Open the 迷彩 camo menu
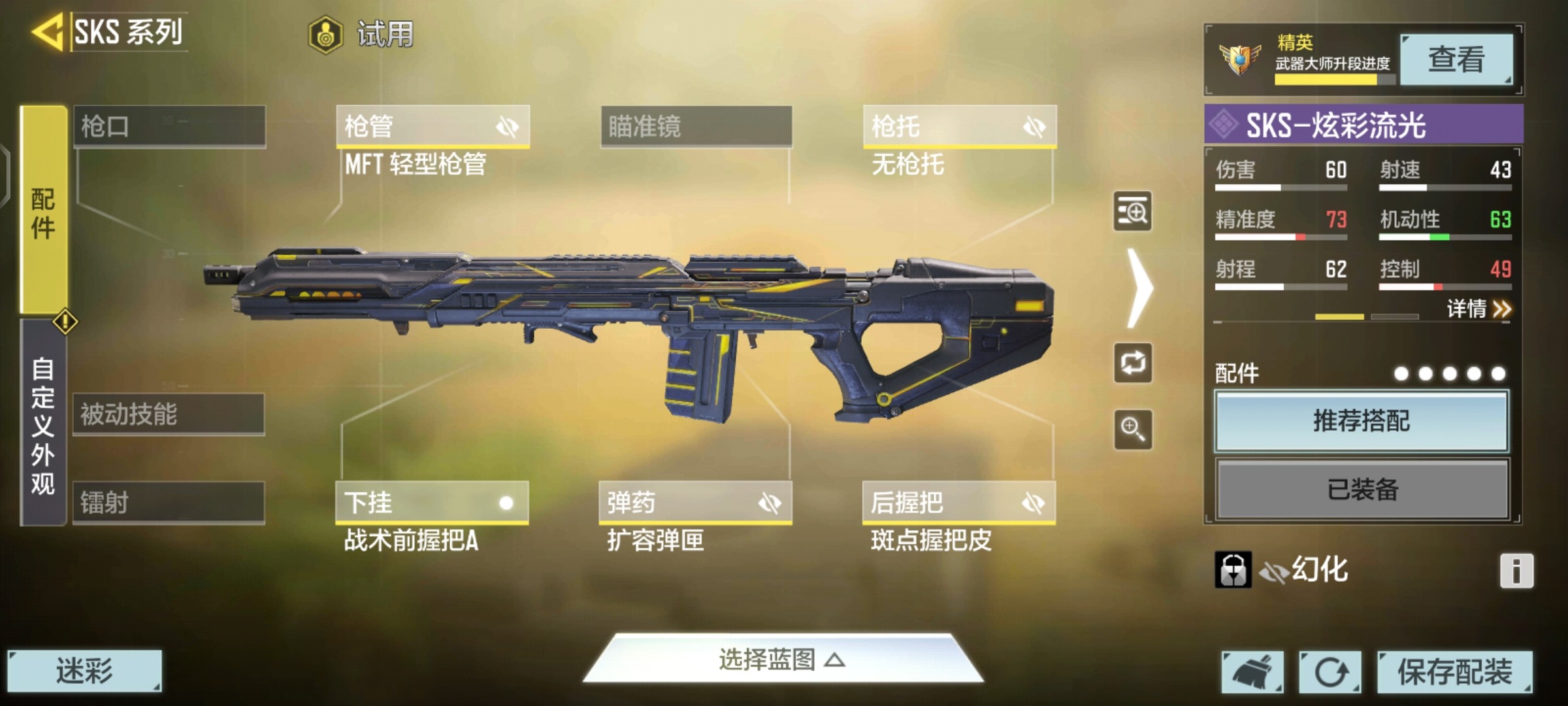The height and width of the screenshot is (706, 1568). click(84, 671)
